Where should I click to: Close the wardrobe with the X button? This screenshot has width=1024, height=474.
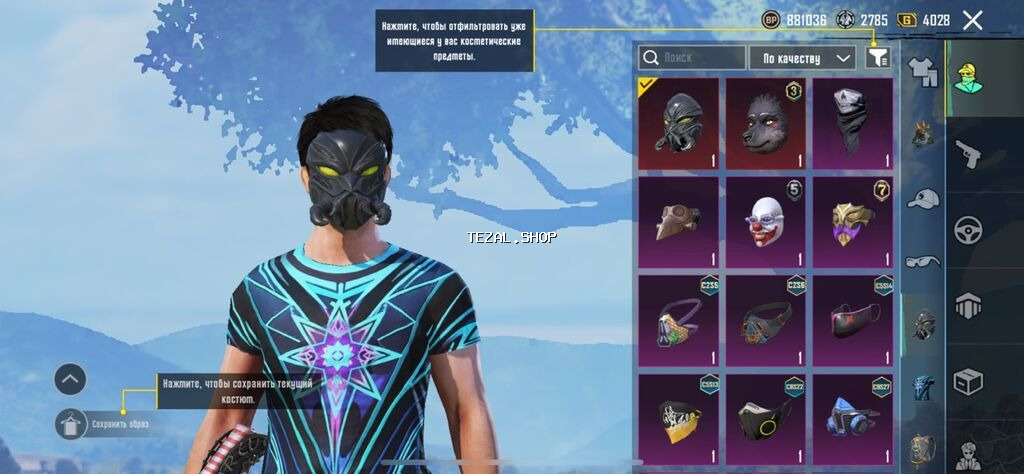(972, 20)
